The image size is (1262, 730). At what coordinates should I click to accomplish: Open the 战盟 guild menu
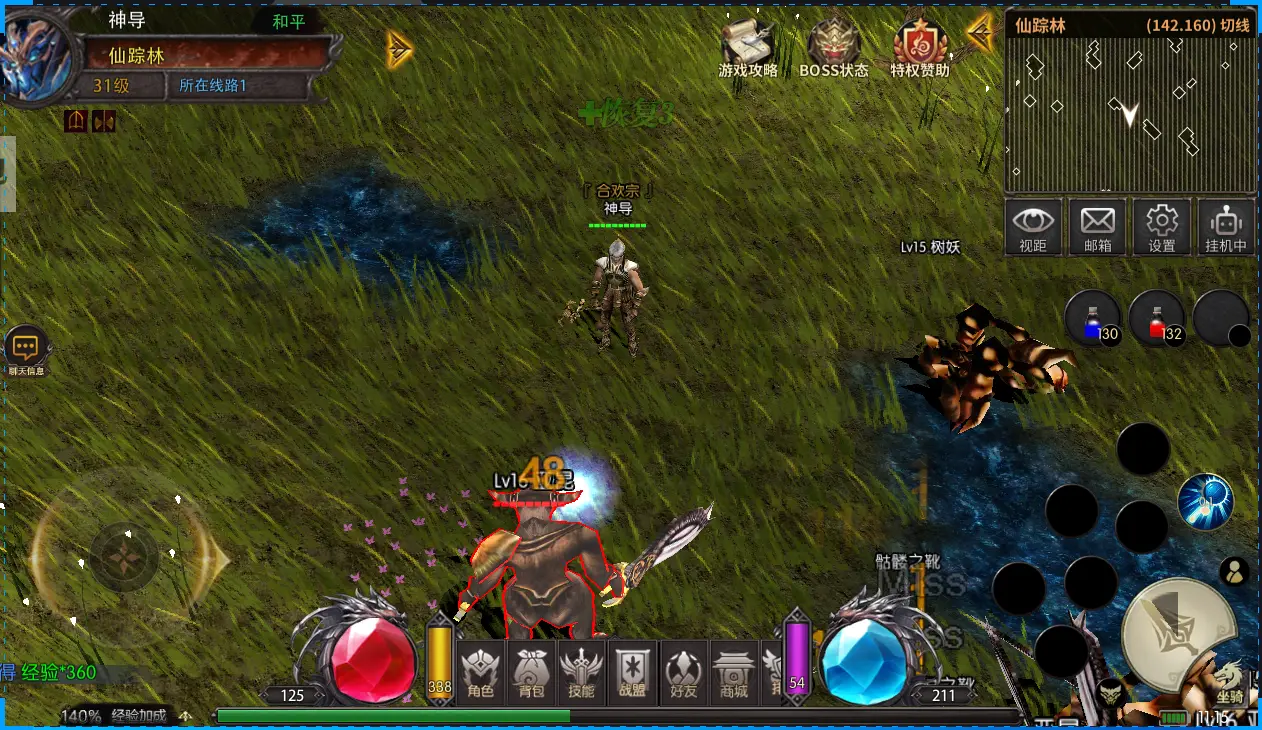[632, 672]
